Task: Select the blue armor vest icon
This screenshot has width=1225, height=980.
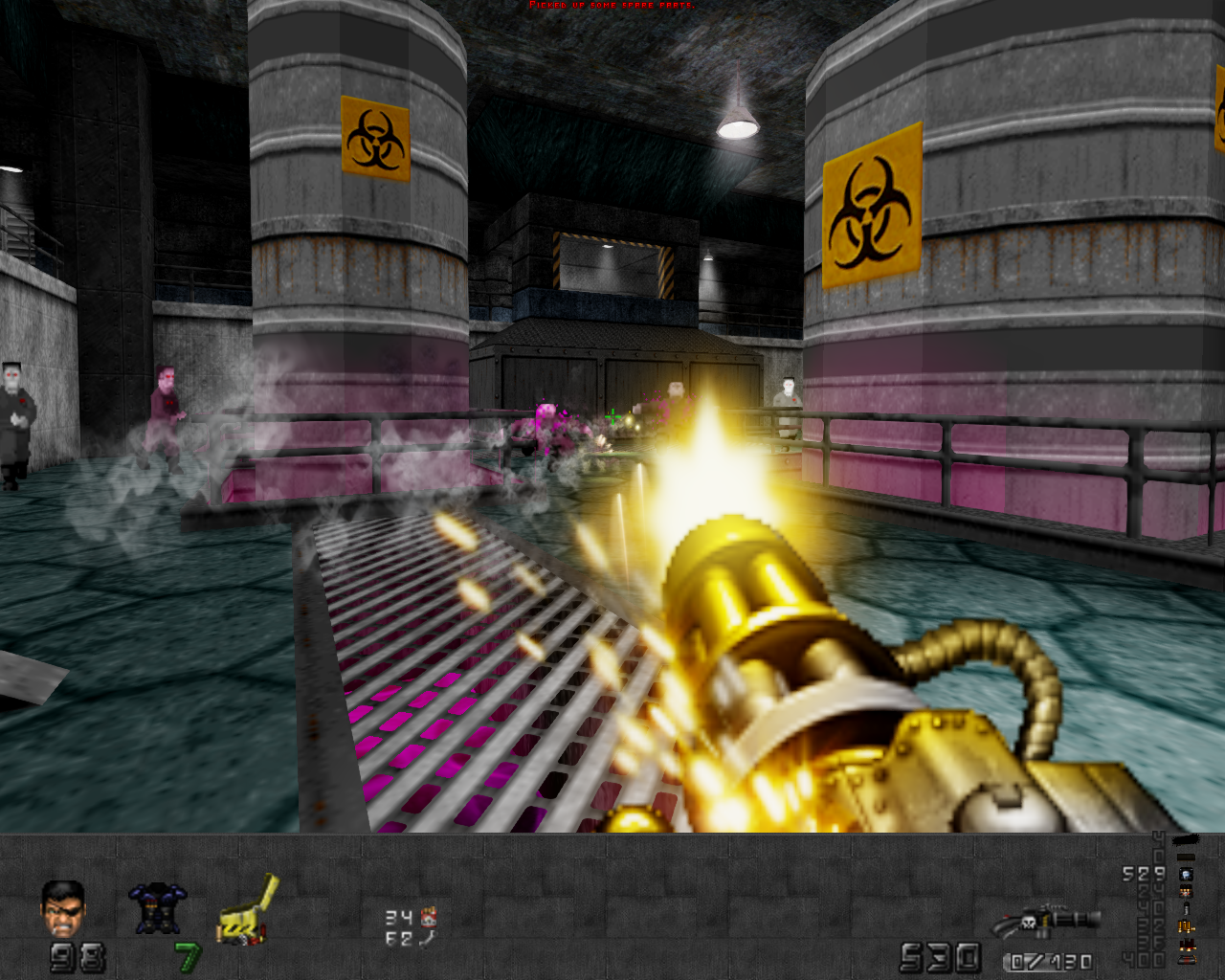Action: 157,907
